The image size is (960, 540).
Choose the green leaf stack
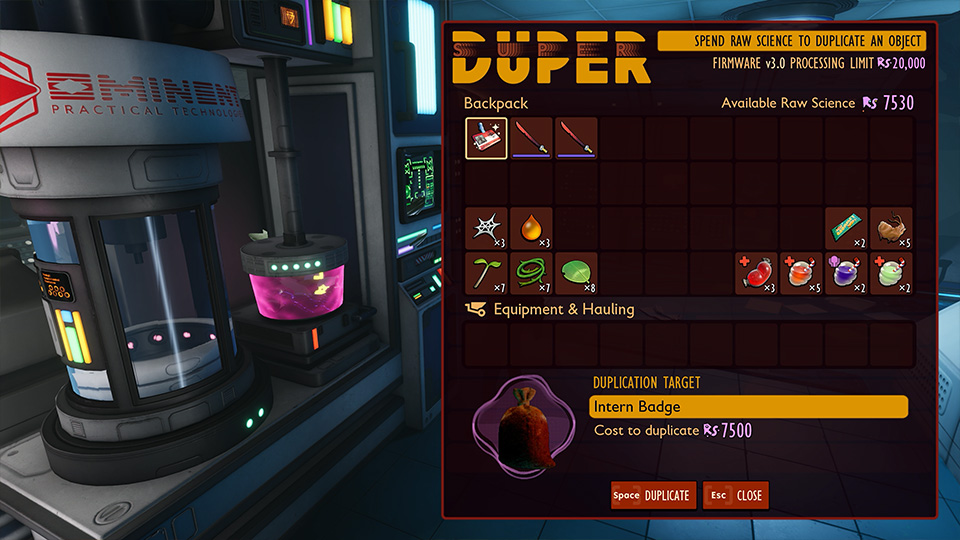[x=576, y=273]
